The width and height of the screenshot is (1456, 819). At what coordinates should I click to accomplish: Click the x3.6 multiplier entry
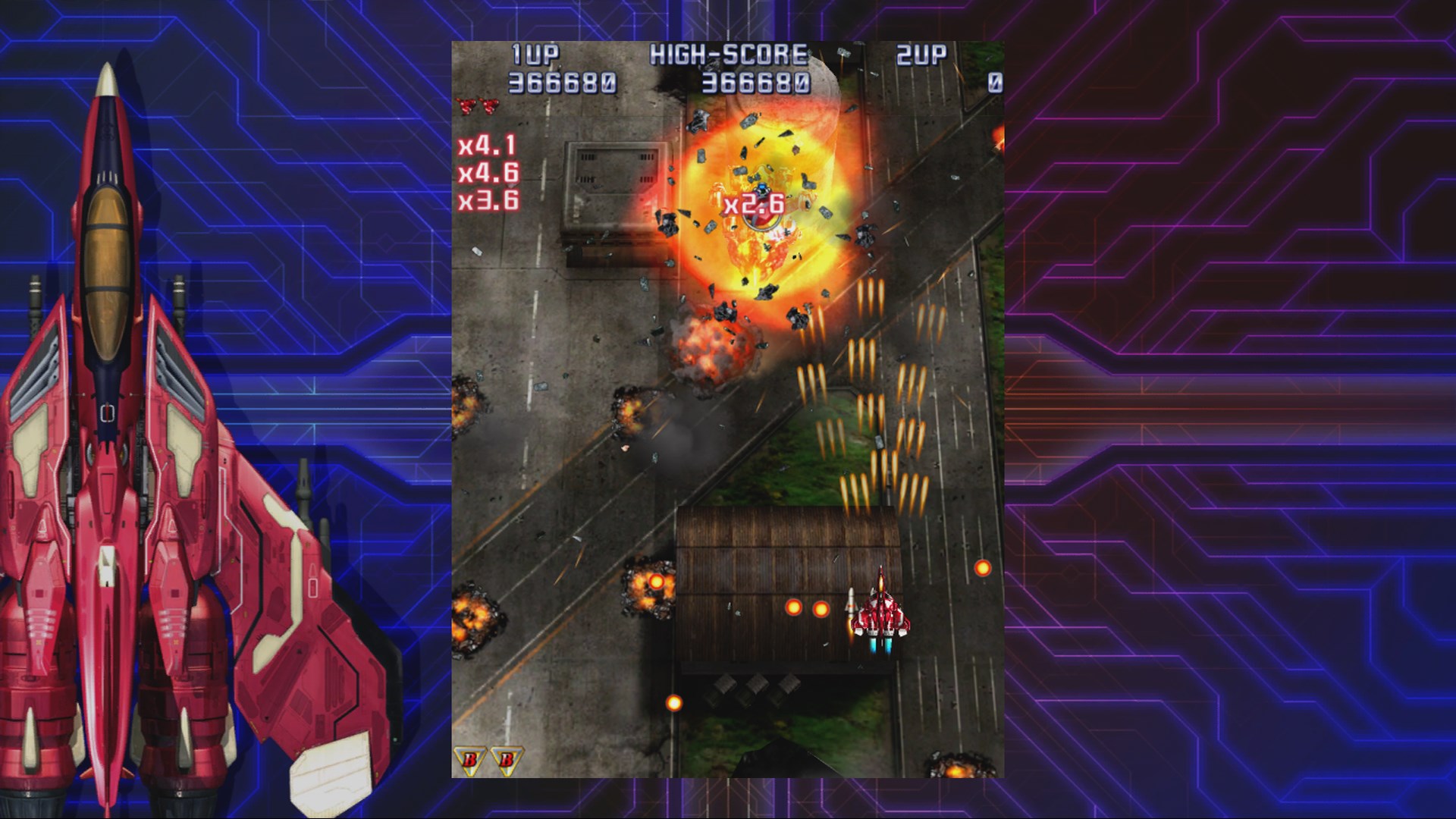491,202
